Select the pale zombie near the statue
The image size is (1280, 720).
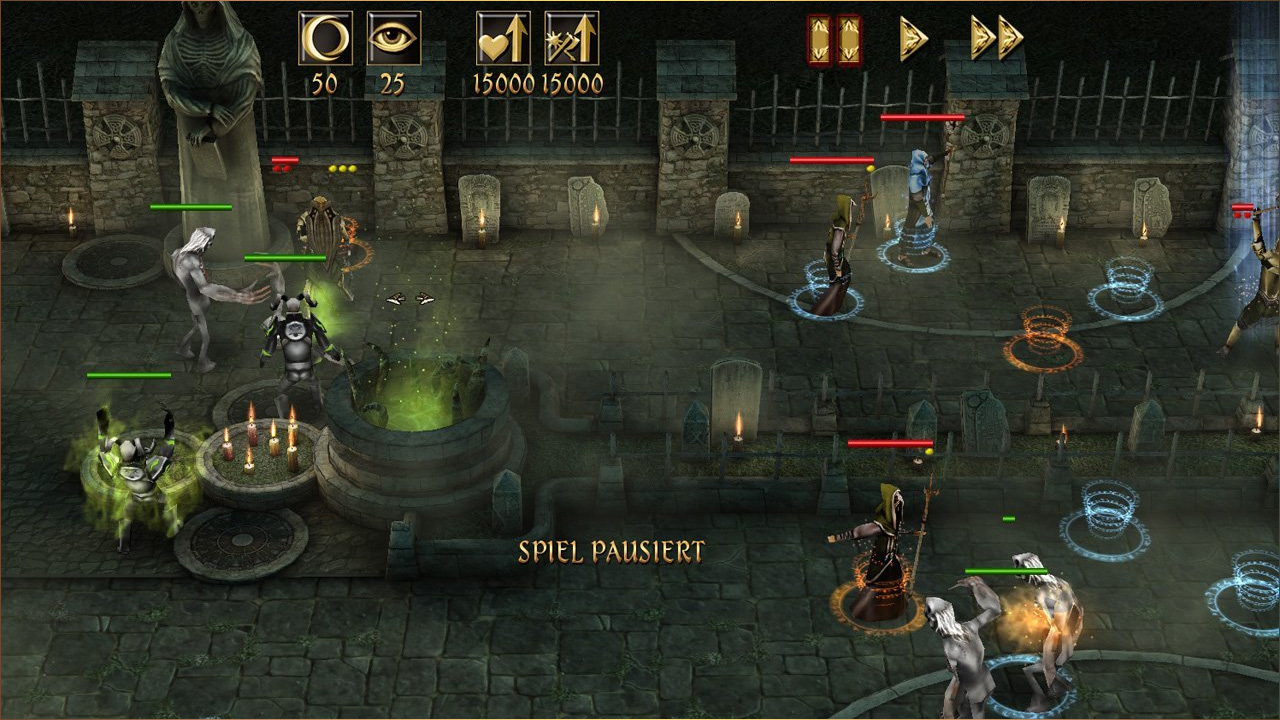click(x=200, y=300)
